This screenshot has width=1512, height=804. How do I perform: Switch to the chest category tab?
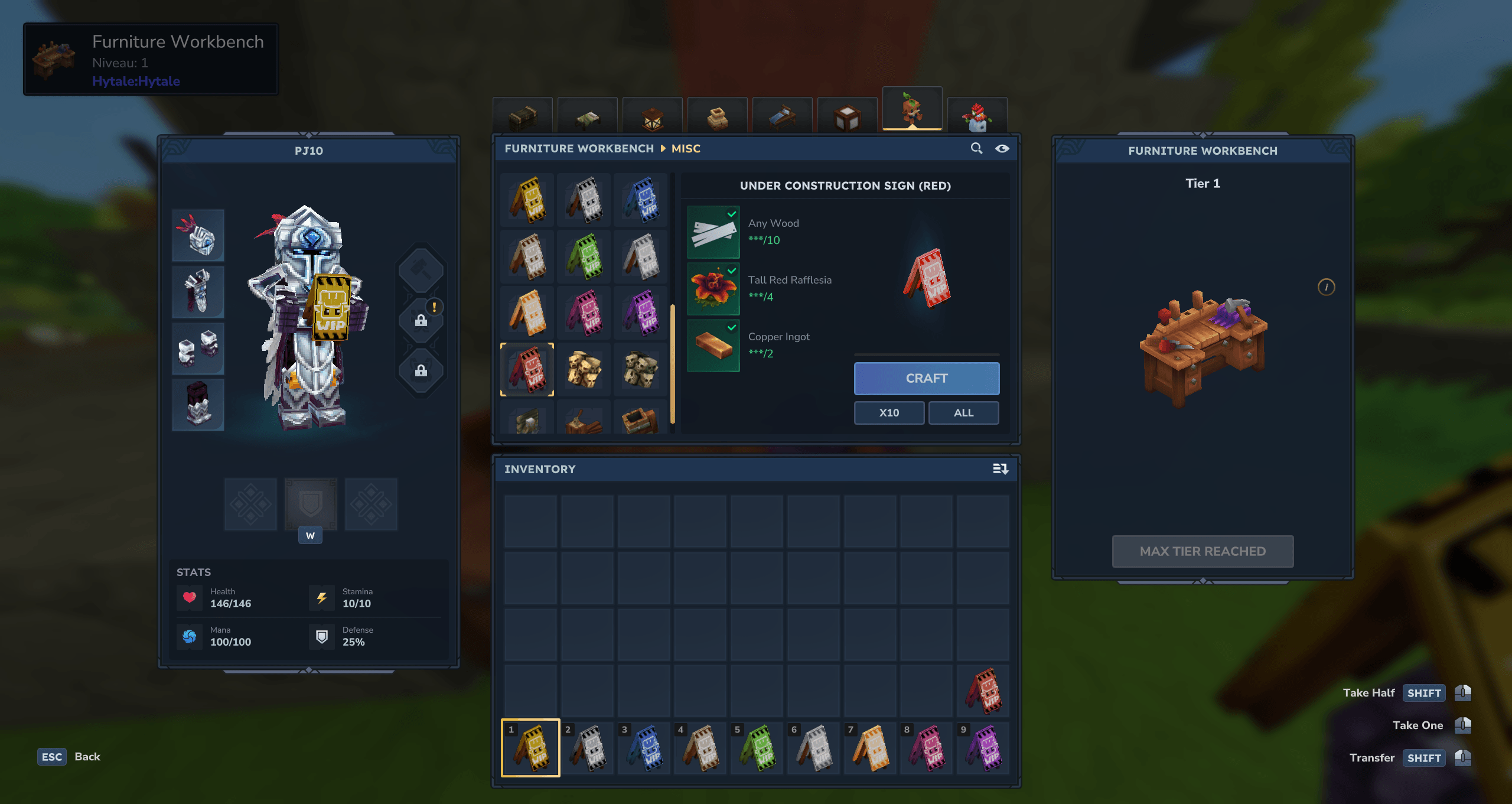coord(523,116)
